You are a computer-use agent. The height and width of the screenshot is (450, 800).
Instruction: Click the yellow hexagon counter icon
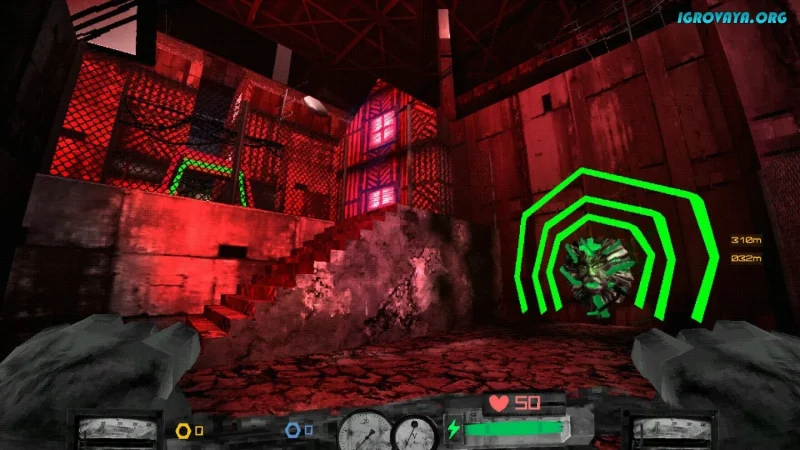coord(183,431)
